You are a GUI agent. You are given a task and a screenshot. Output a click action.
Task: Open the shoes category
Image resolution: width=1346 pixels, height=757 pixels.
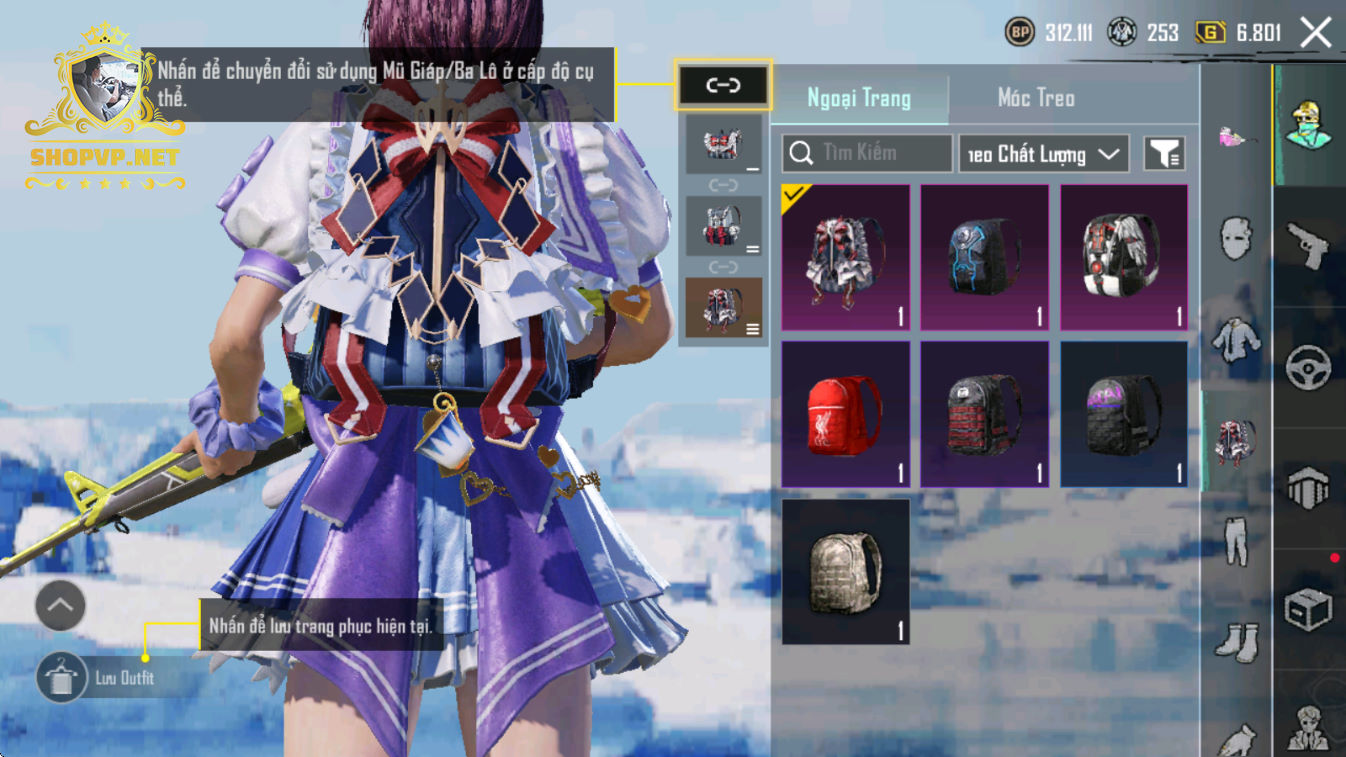[x=1236, y=640]
